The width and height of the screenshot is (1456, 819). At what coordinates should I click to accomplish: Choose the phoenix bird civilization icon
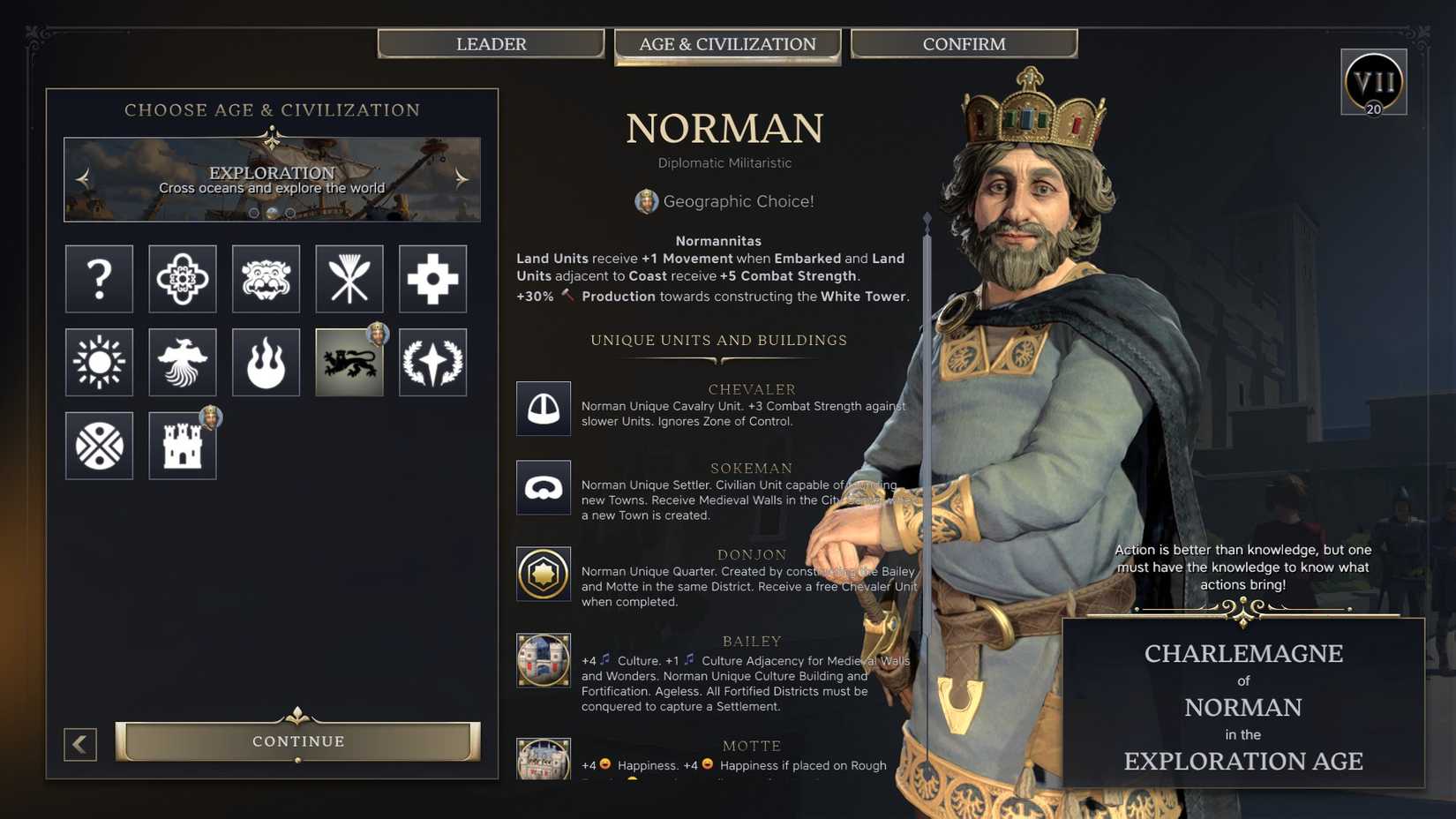[x=183, y=362]
